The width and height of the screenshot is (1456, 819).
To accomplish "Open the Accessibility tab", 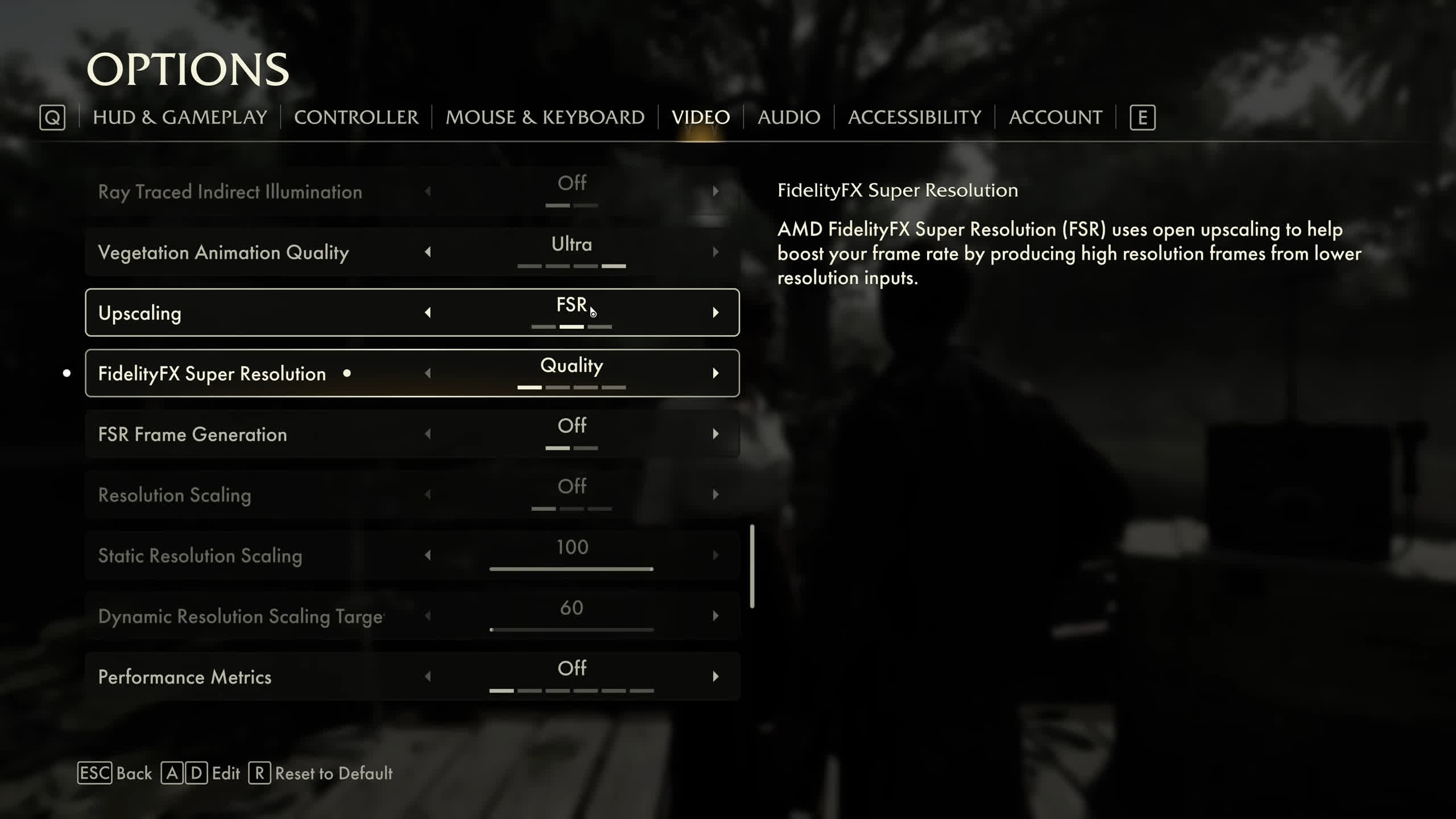I will point(915,117).
